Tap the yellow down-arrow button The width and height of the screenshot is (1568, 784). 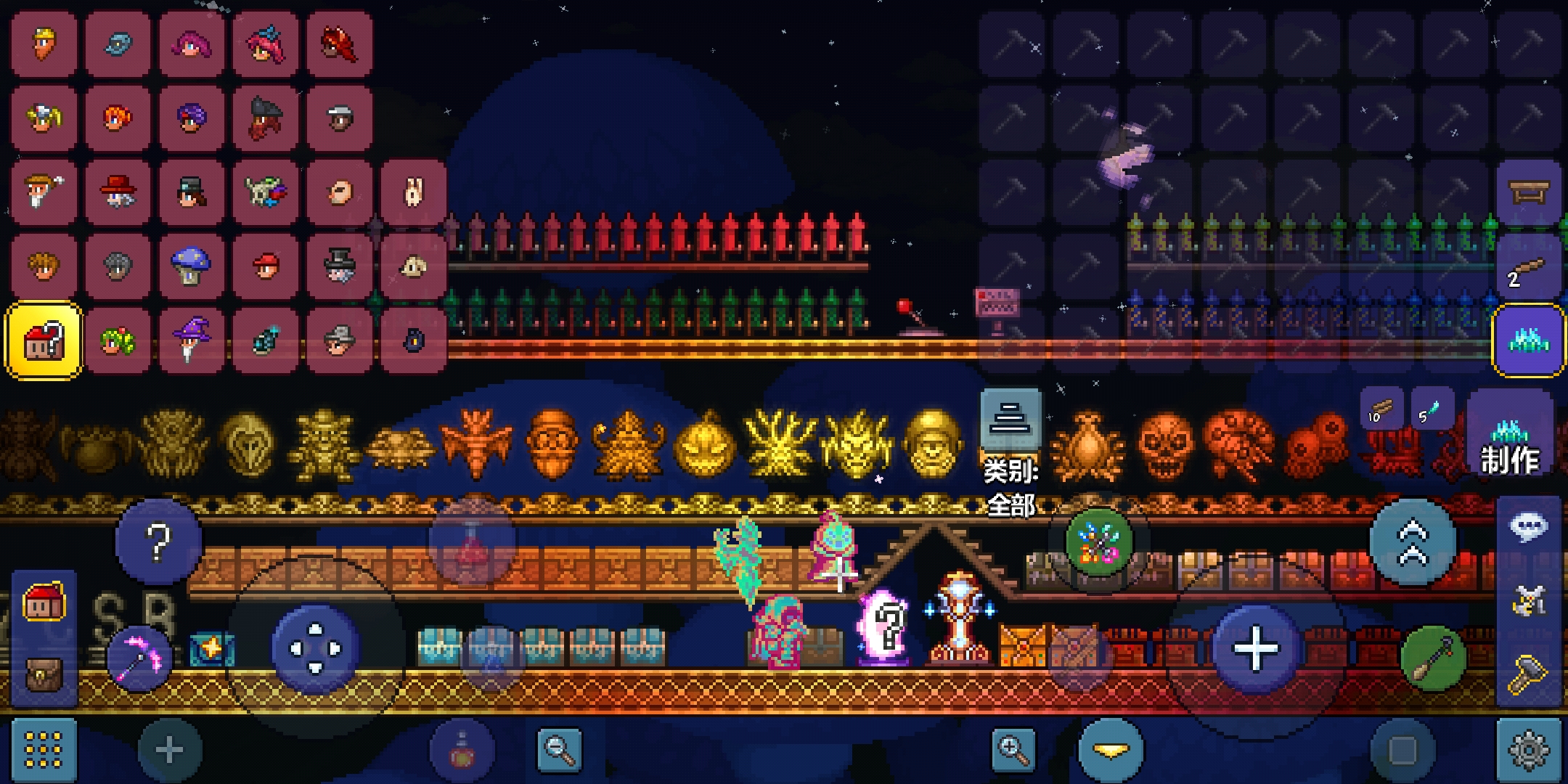pyautogui.click(x=1111, y=751)
